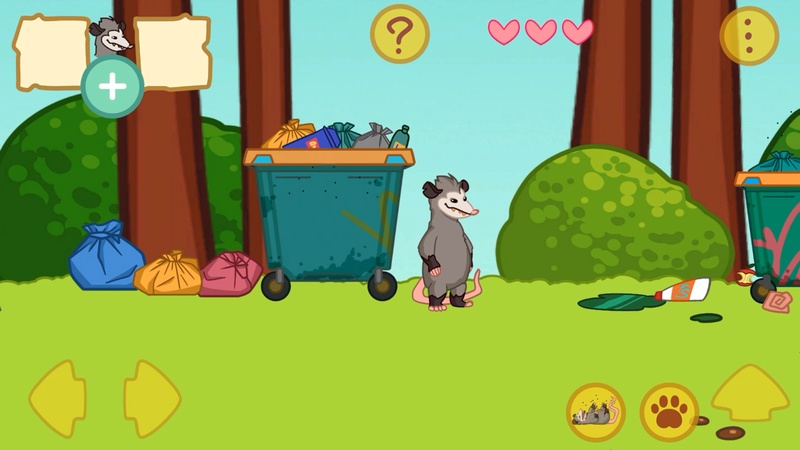Screen dimensions: 800x450
Task: Move left with the left arrow
Action: pyautogui.click(x=56, y=398)
